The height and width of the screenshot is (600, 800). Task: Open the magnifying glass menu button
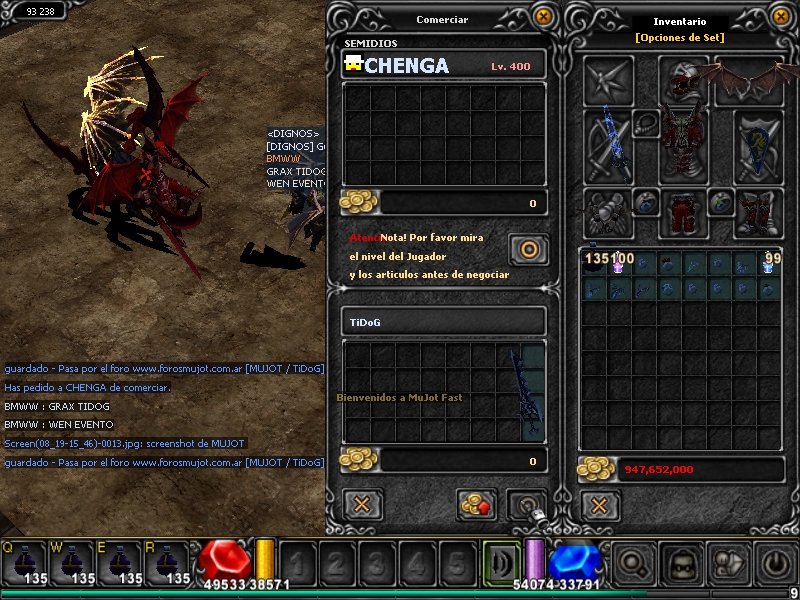point(633,563)
